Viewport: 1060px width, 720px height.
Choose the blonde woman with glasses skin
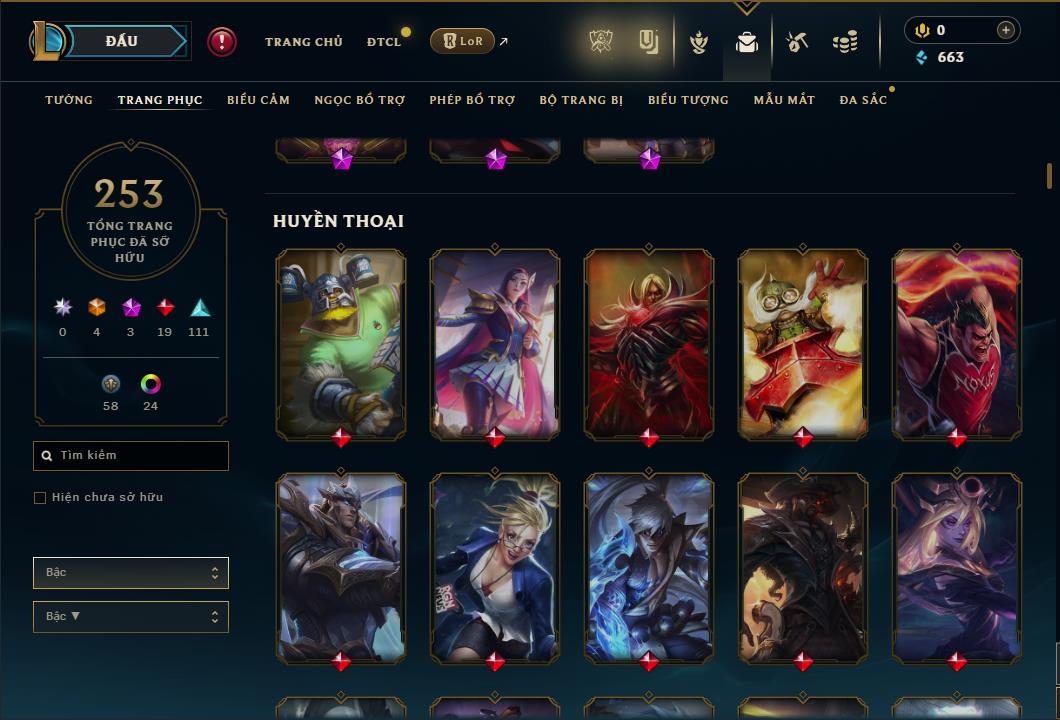[495, 566]
